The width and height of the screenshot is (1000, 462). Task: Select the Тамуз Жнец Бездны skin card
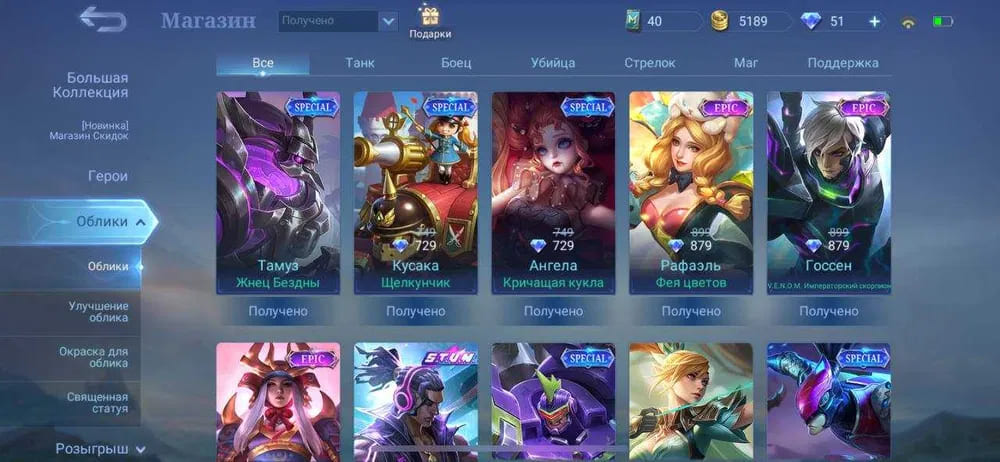point(278,193)
